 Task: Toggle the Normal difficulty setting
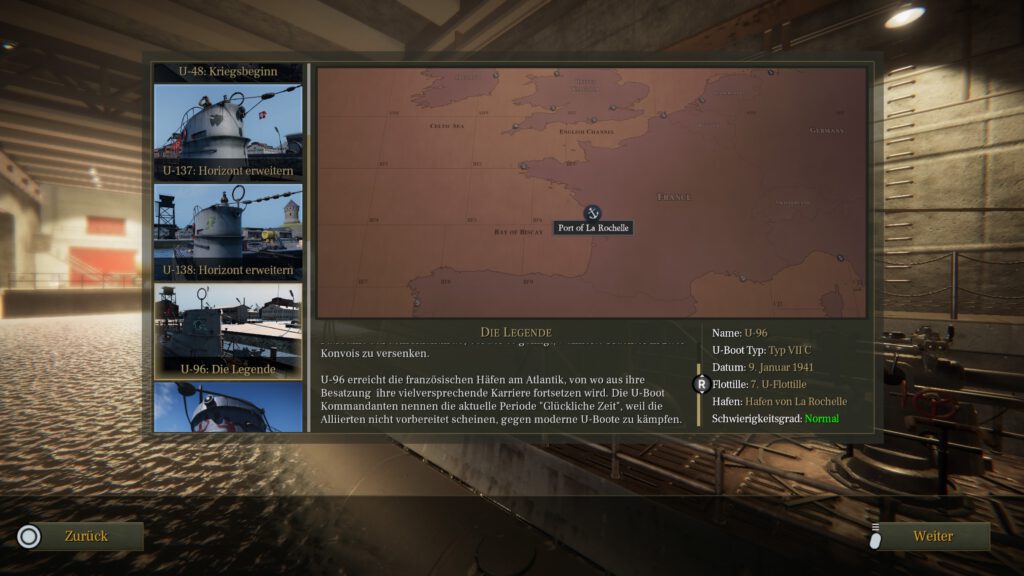822,418
